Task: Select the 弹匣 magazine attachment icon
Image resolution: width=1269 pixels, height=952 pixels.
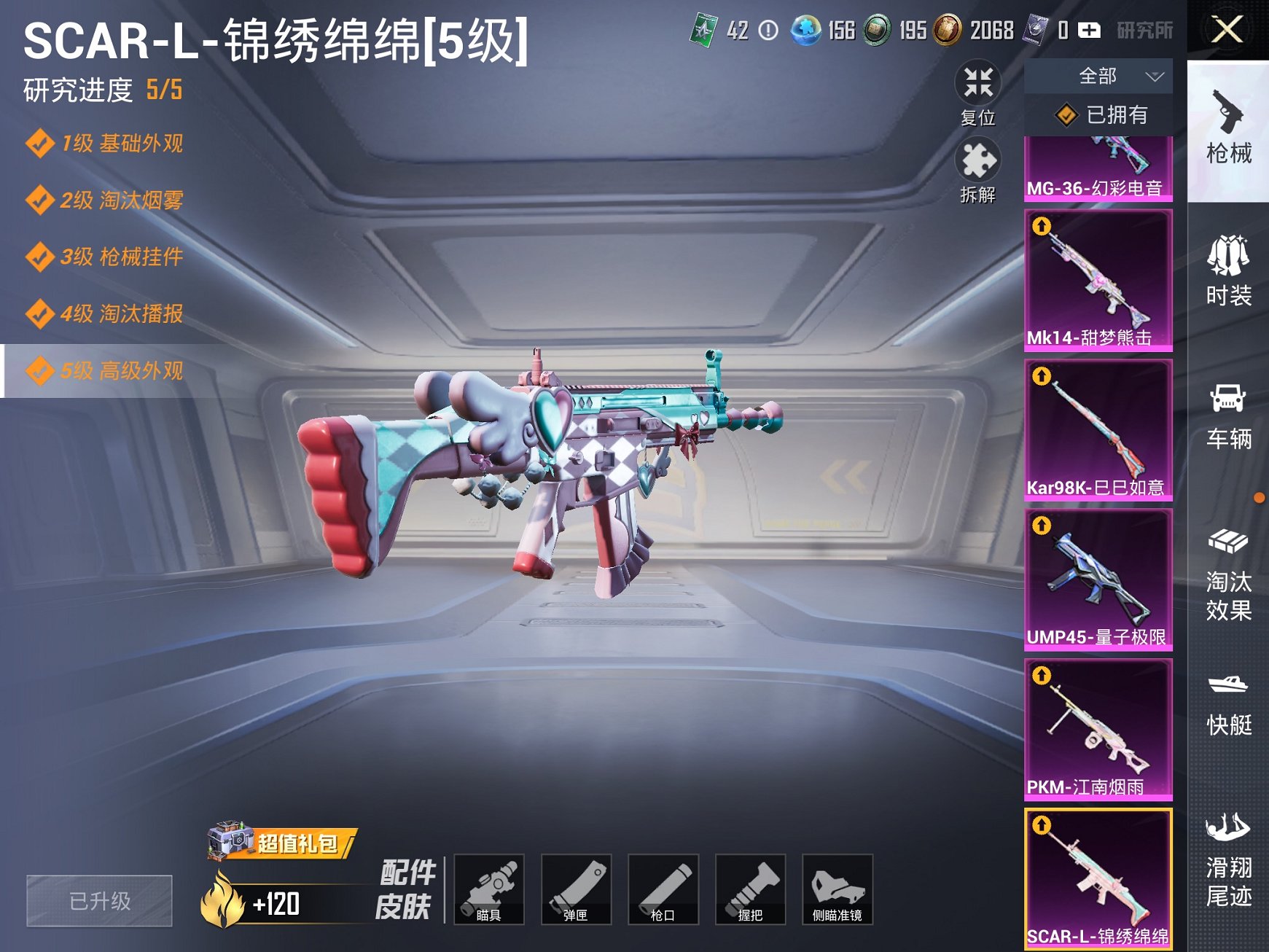Action: click(576, 886)
